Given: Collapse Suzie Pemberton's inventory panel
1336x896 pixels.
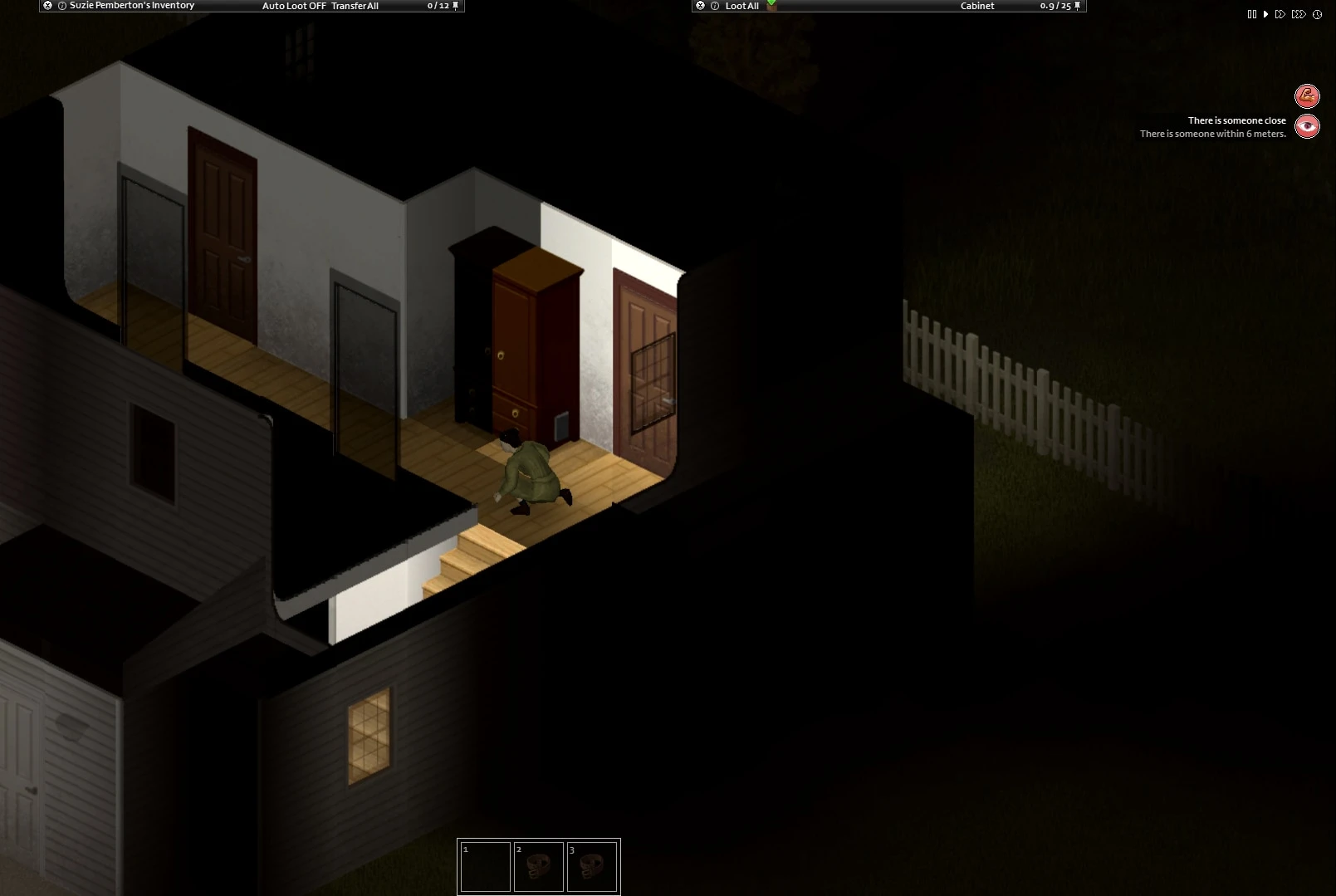Looking at the screenshot, I should coord(48,6).
